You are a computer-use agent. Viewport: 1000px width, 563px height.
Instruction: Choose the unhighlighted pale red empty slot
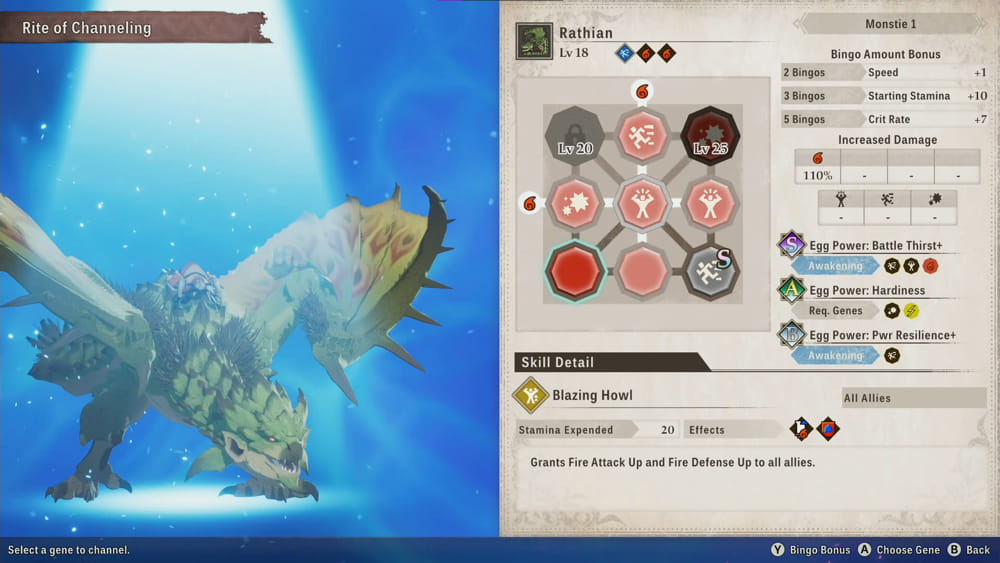pyautogui.click(x=642, y=270)
